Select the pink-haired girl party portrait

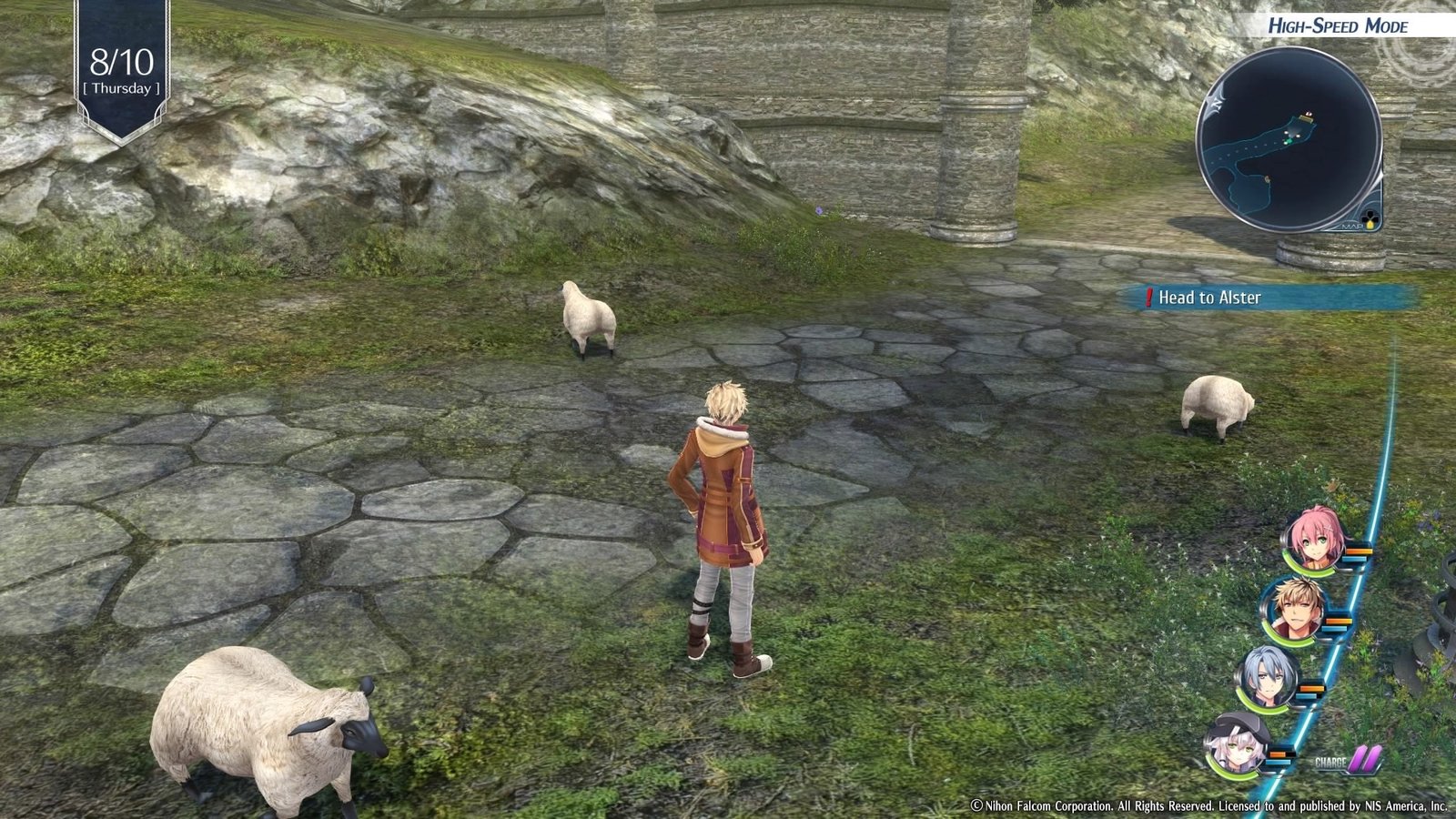(x=1313, y=541)
